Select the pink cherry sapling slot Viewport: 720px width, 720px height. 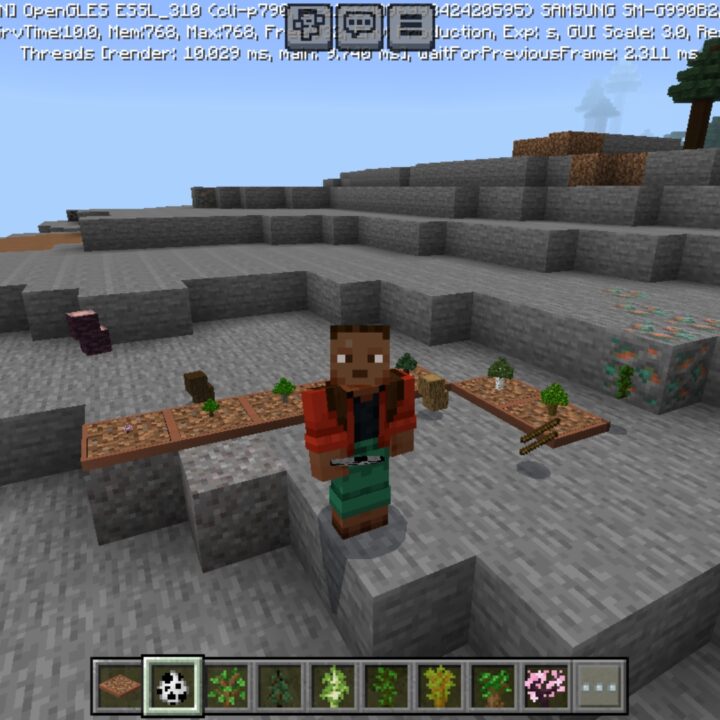tap(546, 686)
